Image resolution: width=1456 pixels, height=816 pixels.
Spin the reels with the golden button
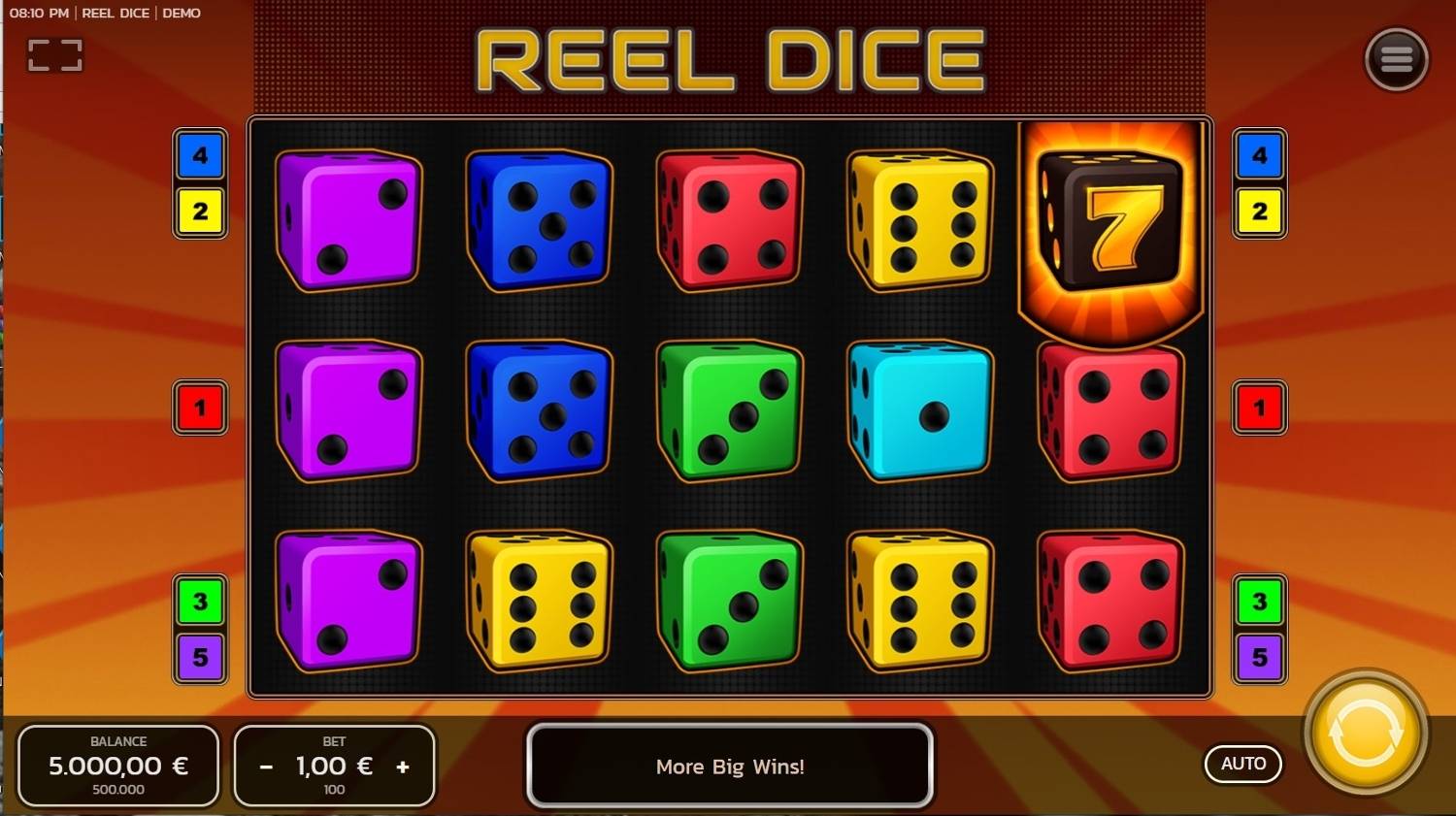(x=1365, y=734)
